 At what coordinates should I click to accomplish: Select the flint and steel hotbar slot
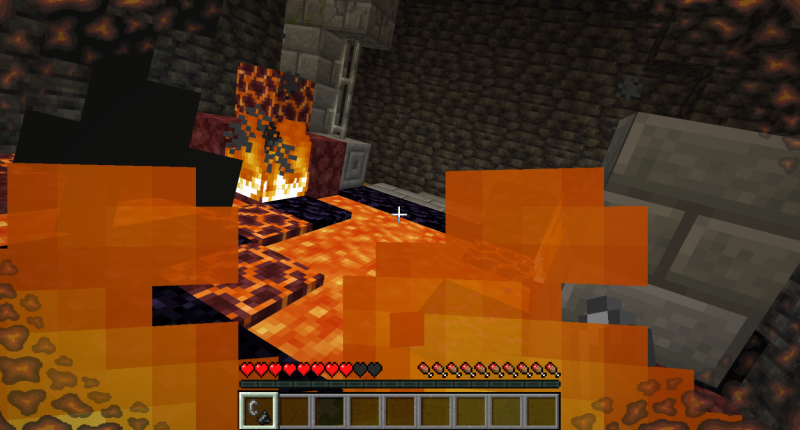click(x=257, y=410)
